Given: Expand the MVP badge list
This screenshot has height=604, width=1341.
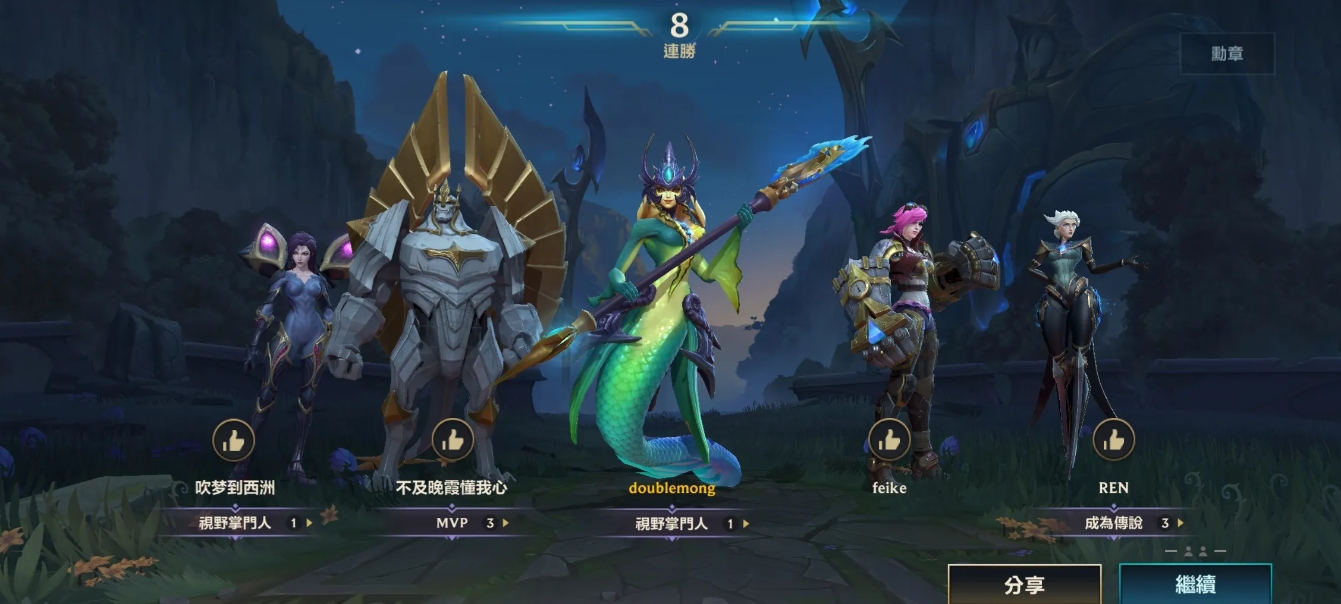Looking at the screenshot, I should tap(505, 522).
